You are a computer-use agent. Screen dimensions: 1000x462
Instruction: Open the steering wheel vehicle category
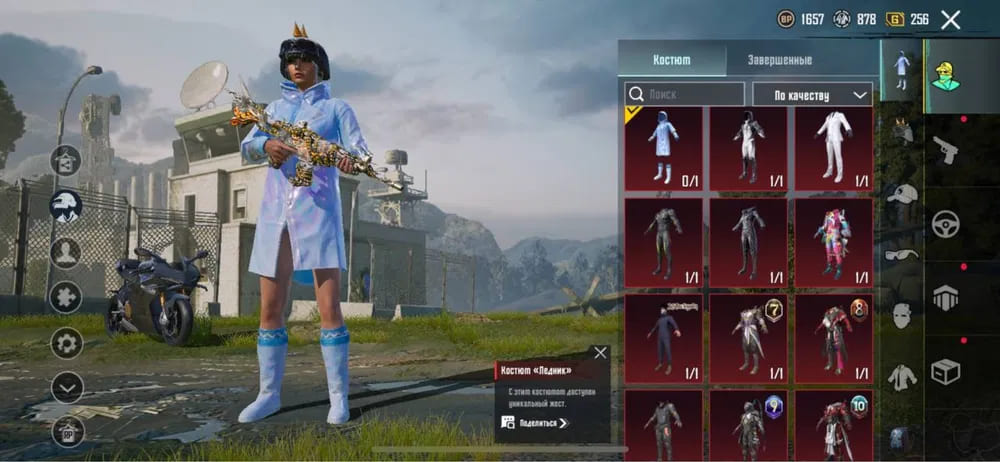(945, 225)
